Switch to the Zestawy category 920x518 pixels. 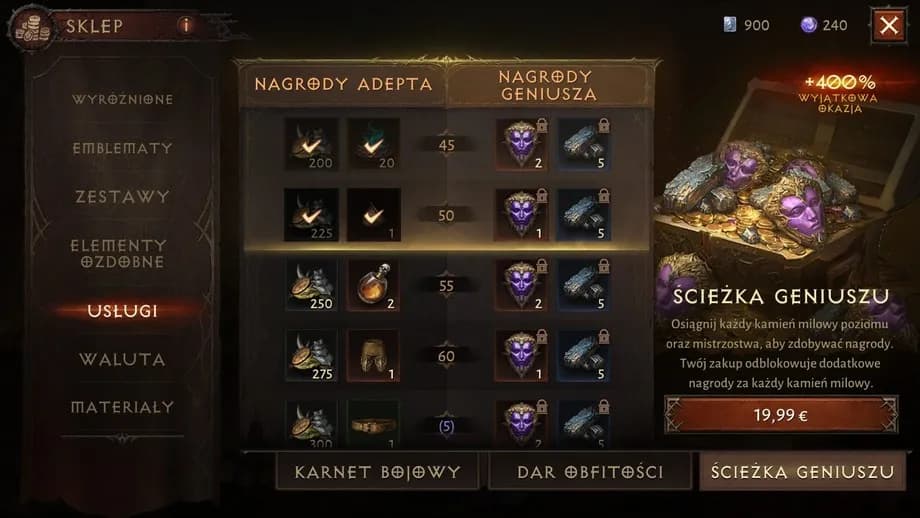122,197
